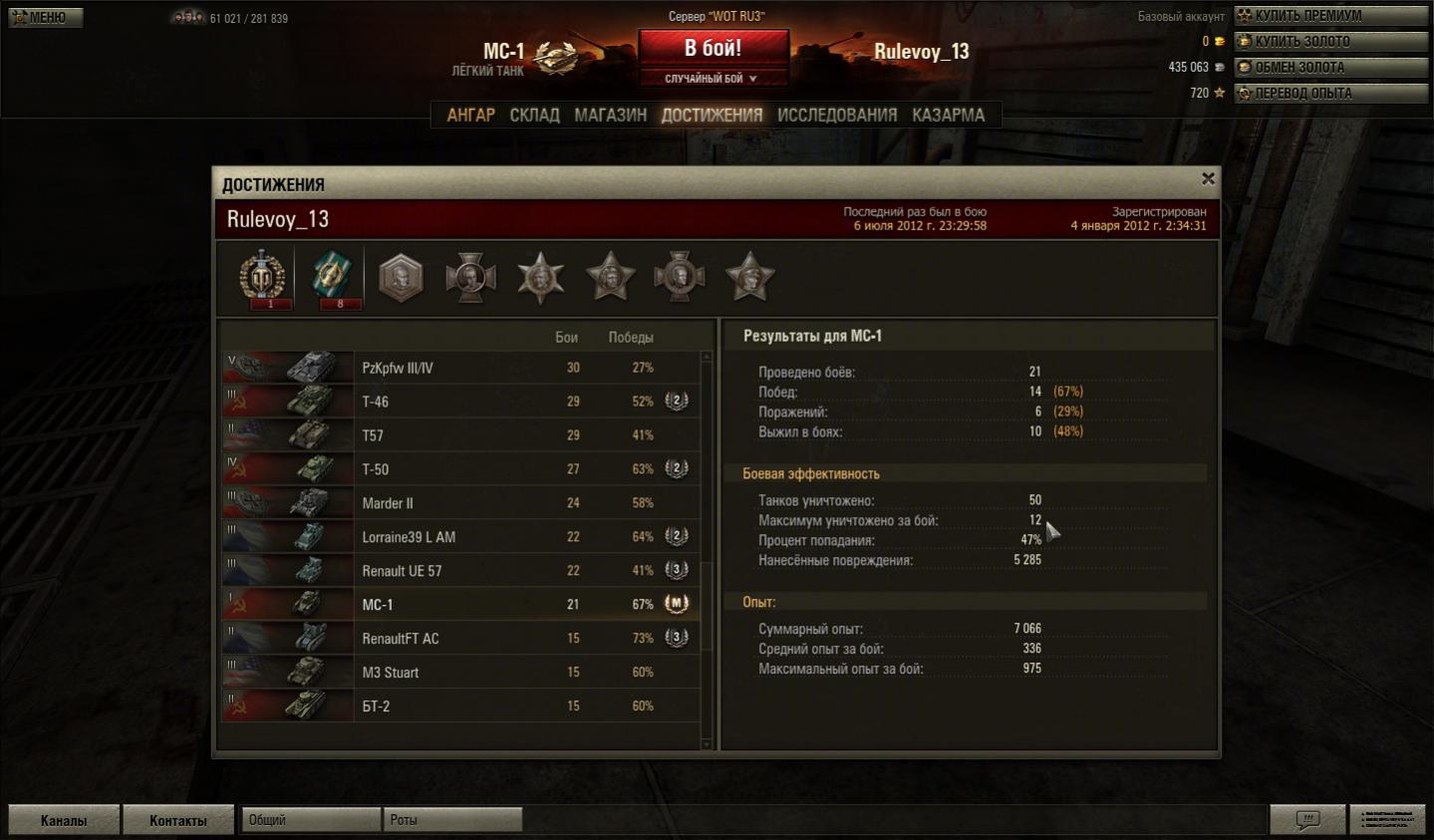Select the PzKpfw III/IV row
Viewport: 1434px width, 840px height.
coord(458,368)
